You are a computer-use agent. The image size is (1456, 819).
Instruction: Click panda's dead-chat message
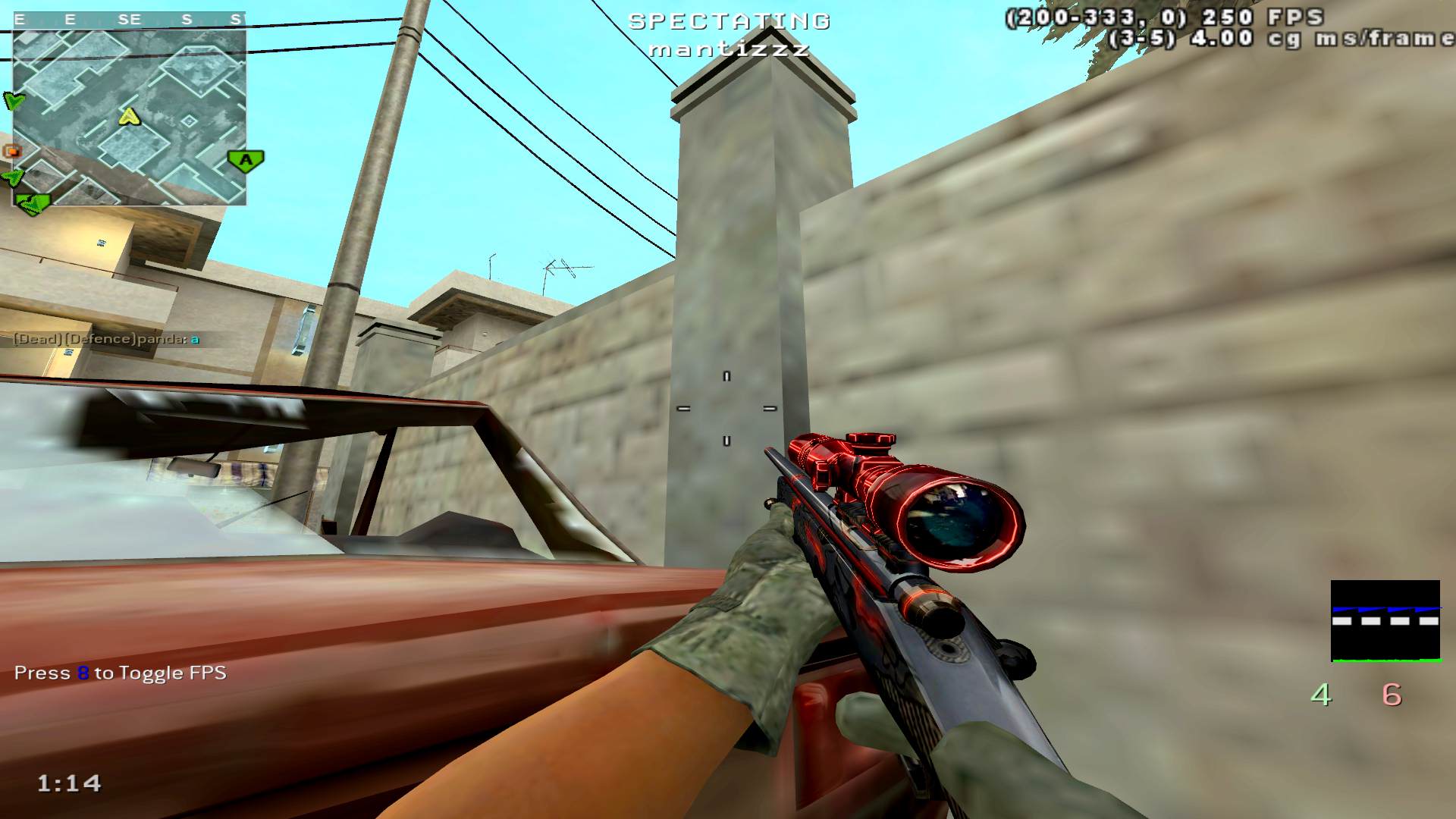pyautogui.click(x=107, y=339)
